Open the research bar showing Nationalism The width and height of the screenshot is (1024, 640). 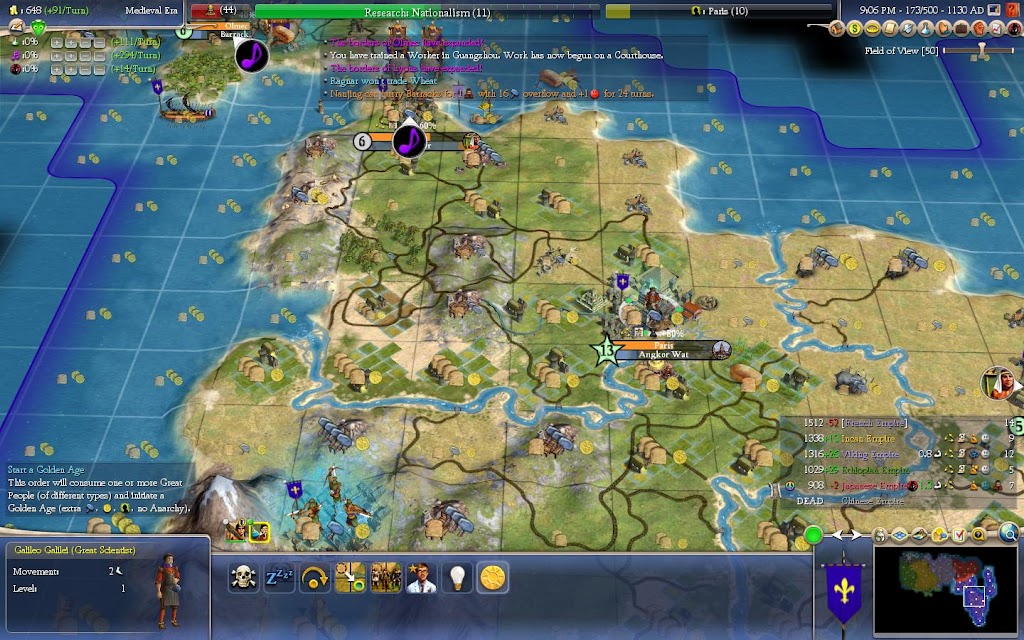click(x=427, y=11)
